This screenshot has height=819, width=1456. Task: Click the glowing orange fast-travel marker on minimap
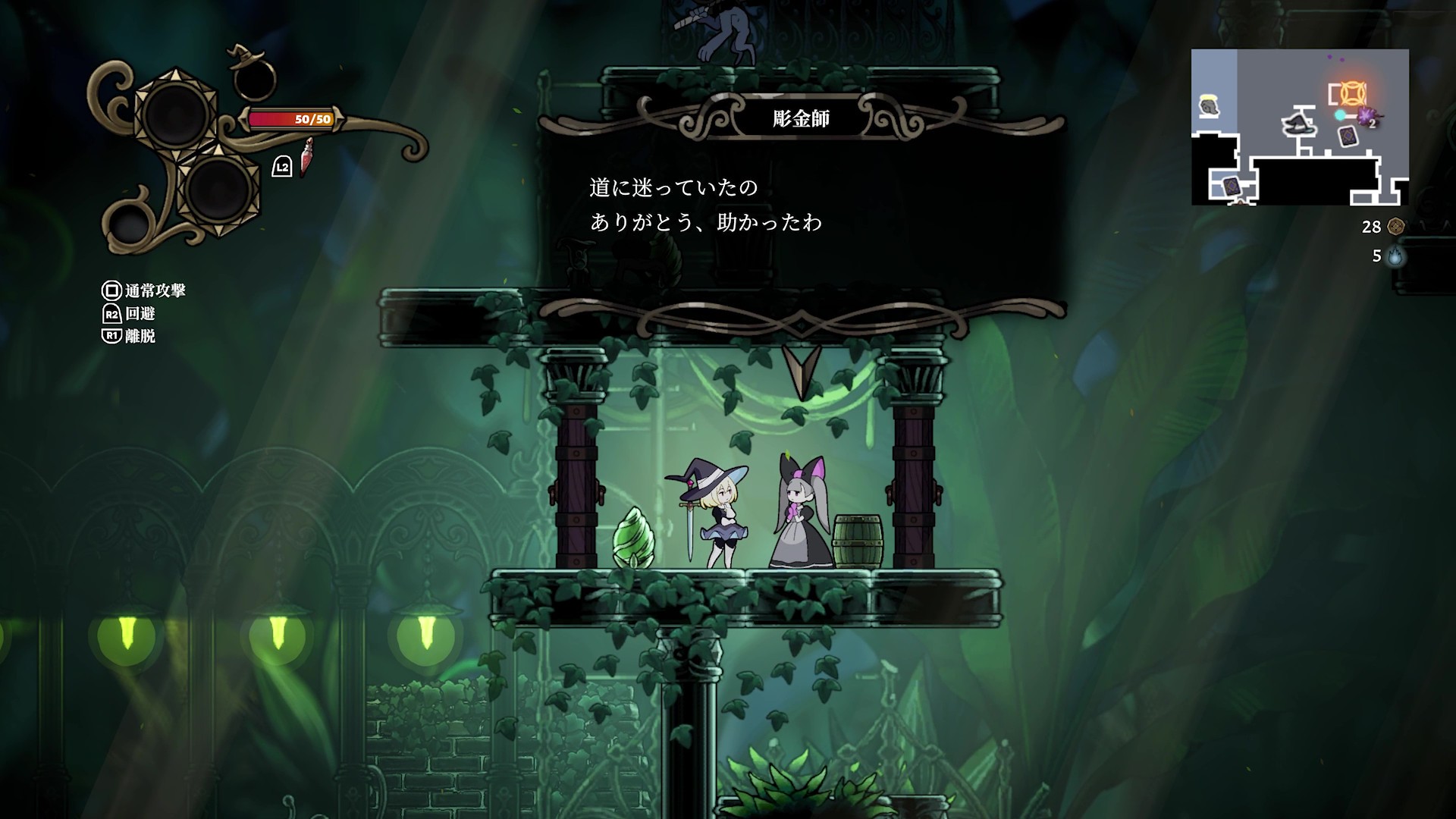point(1353,93)
